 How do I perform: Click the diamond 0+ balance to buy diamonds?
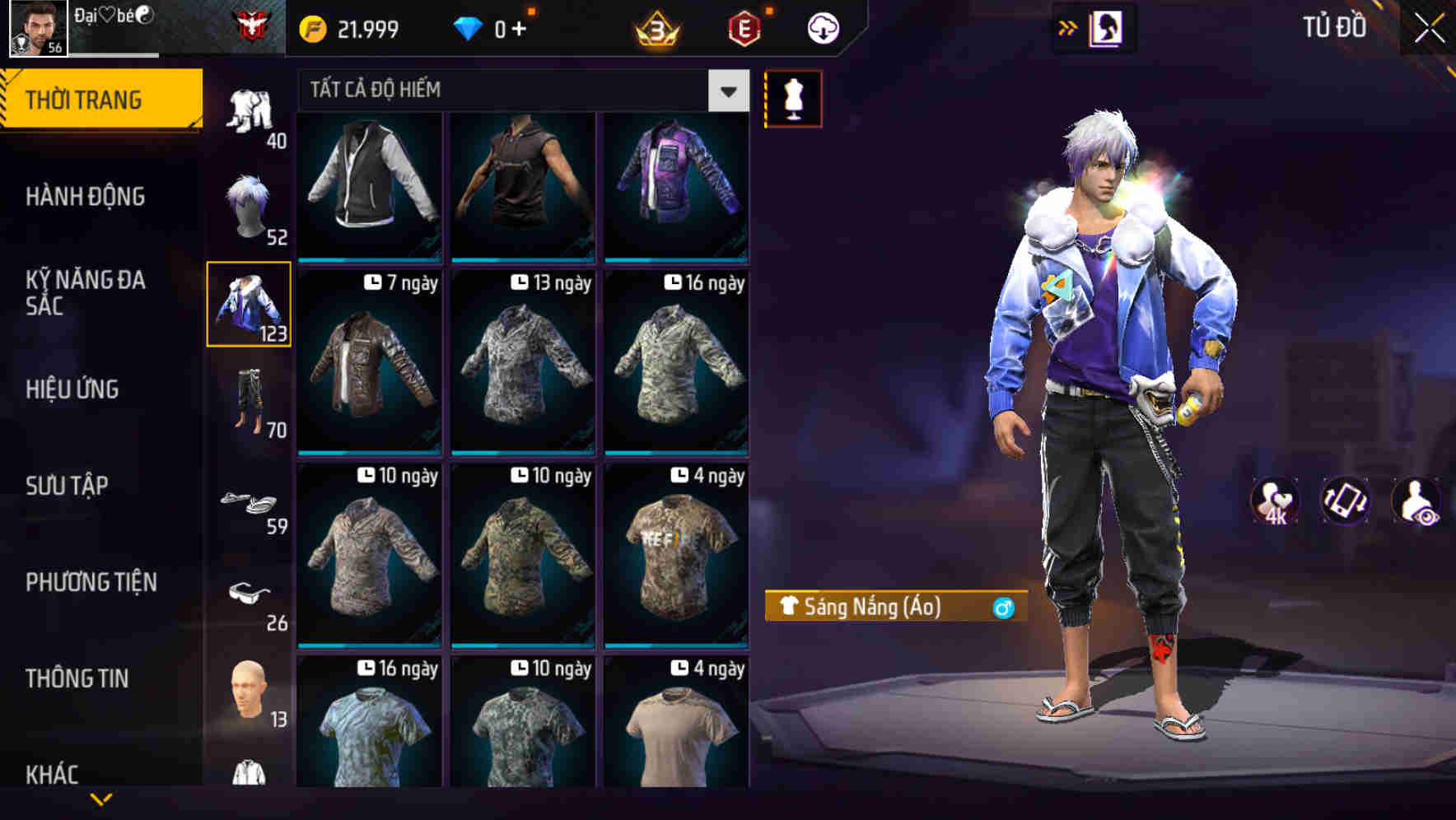[498, 27]
